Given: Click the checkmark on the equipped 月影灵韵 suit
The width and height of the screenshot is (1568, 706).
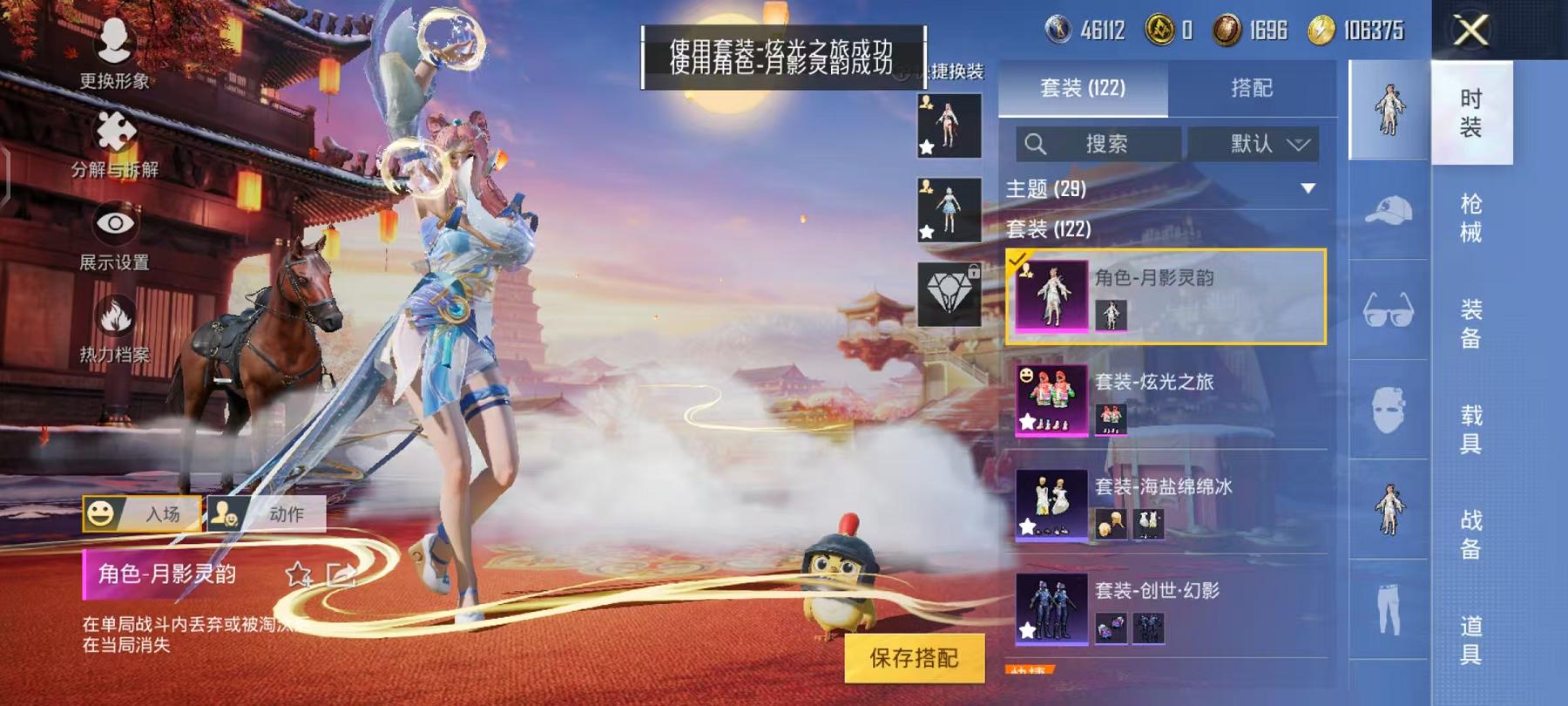Looking at the screenshot, I should [x=1017, y=259].
